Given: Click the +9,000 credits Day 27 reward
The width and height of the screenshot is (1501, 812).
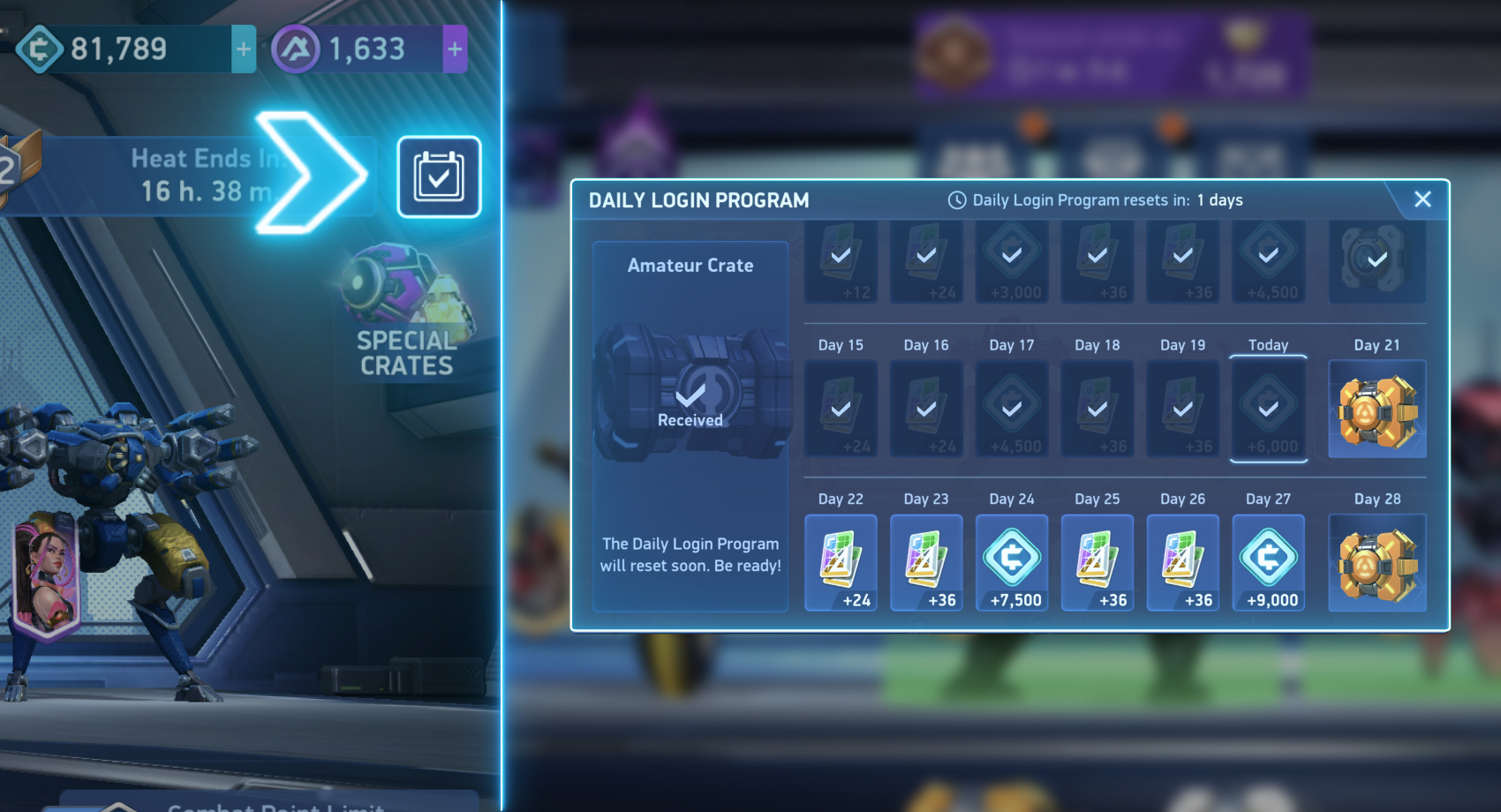Looking at the screenshot, I should (1269, 561).
